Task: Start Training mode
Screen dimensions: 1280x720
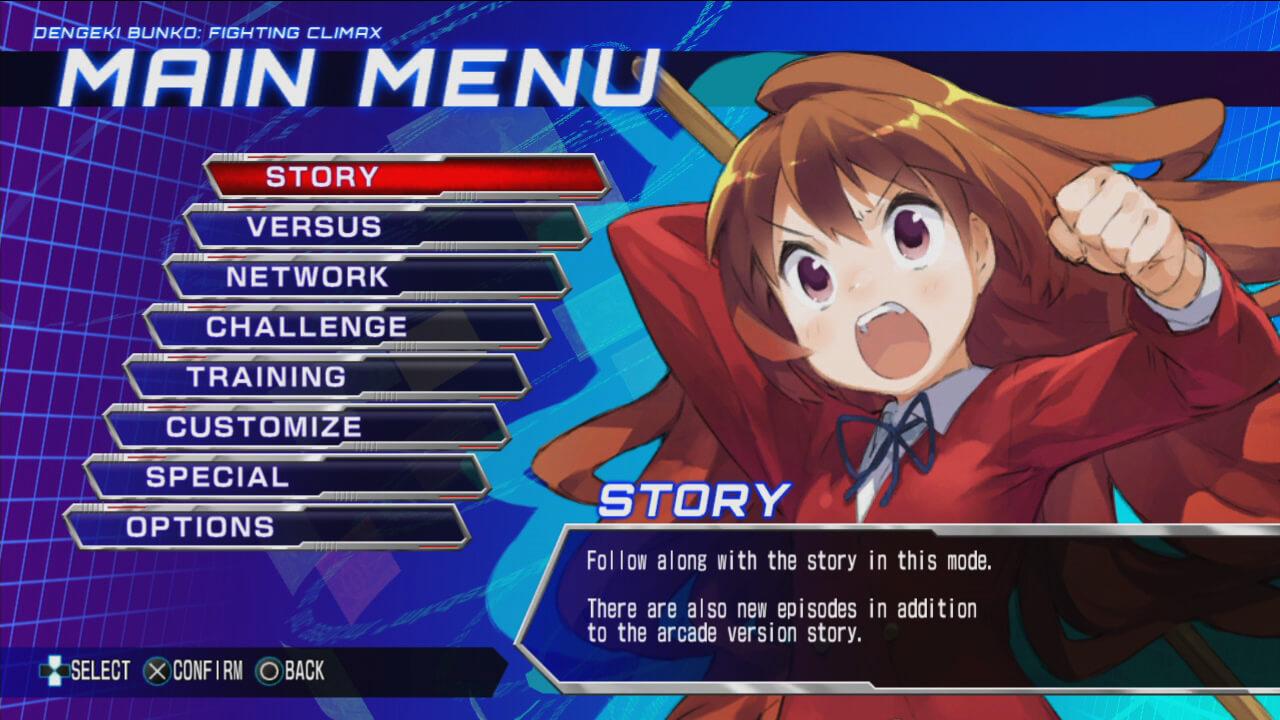Action: point(326,377)
